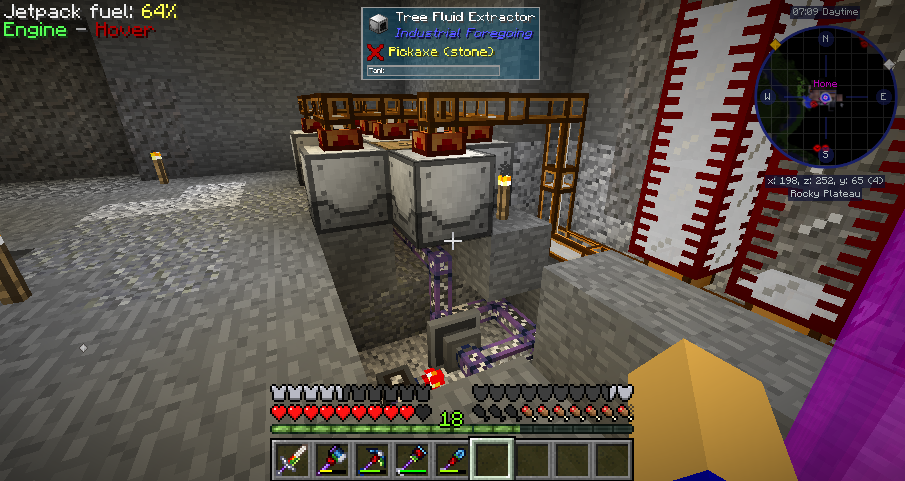The height and width of the screenshot is (481, 905).
Task: Click the white diamond marker on the minimap rim
Action: pos(888,64)
